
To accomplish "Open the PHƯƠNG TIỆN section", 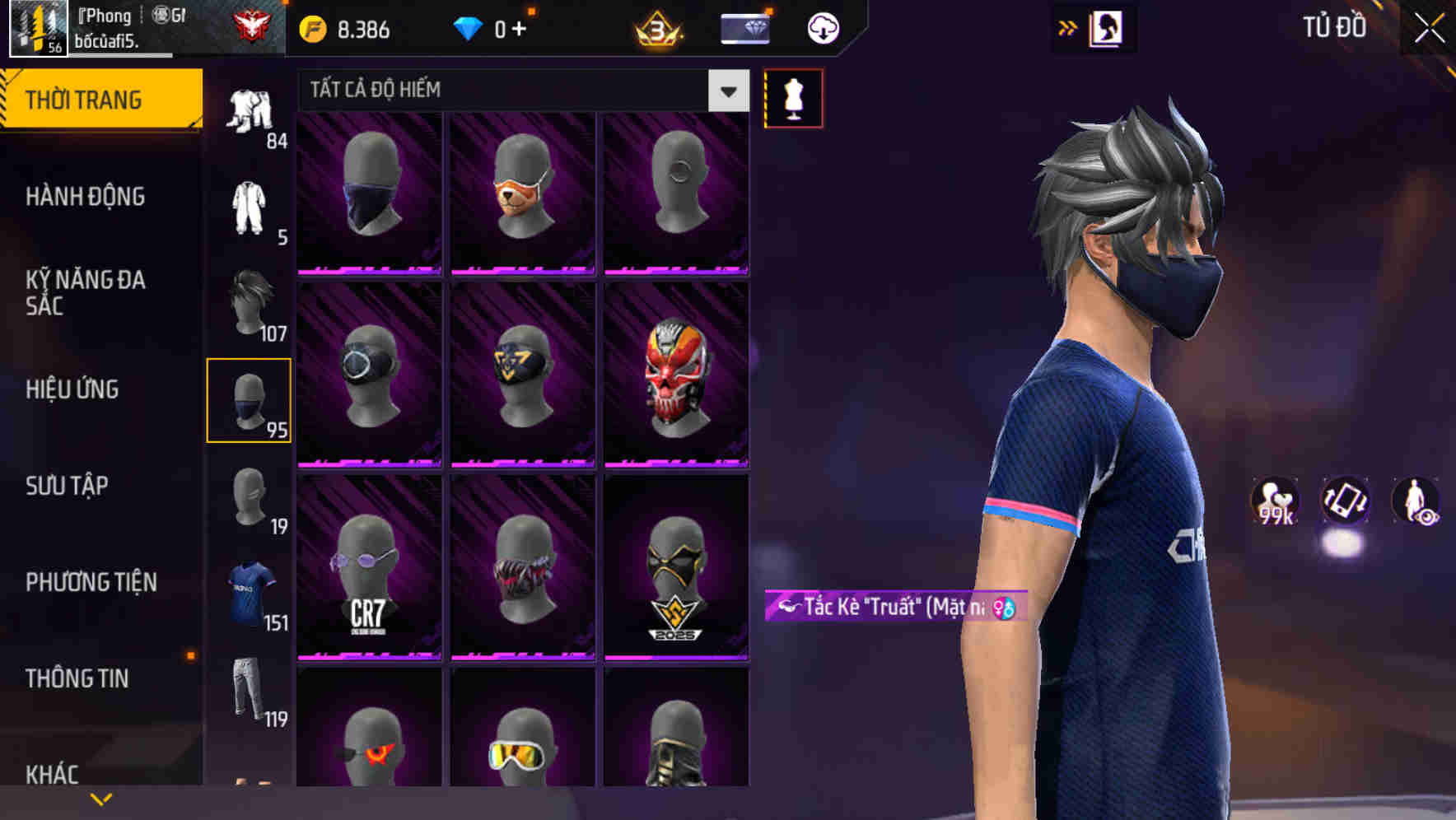I will (x=91, y=581).
